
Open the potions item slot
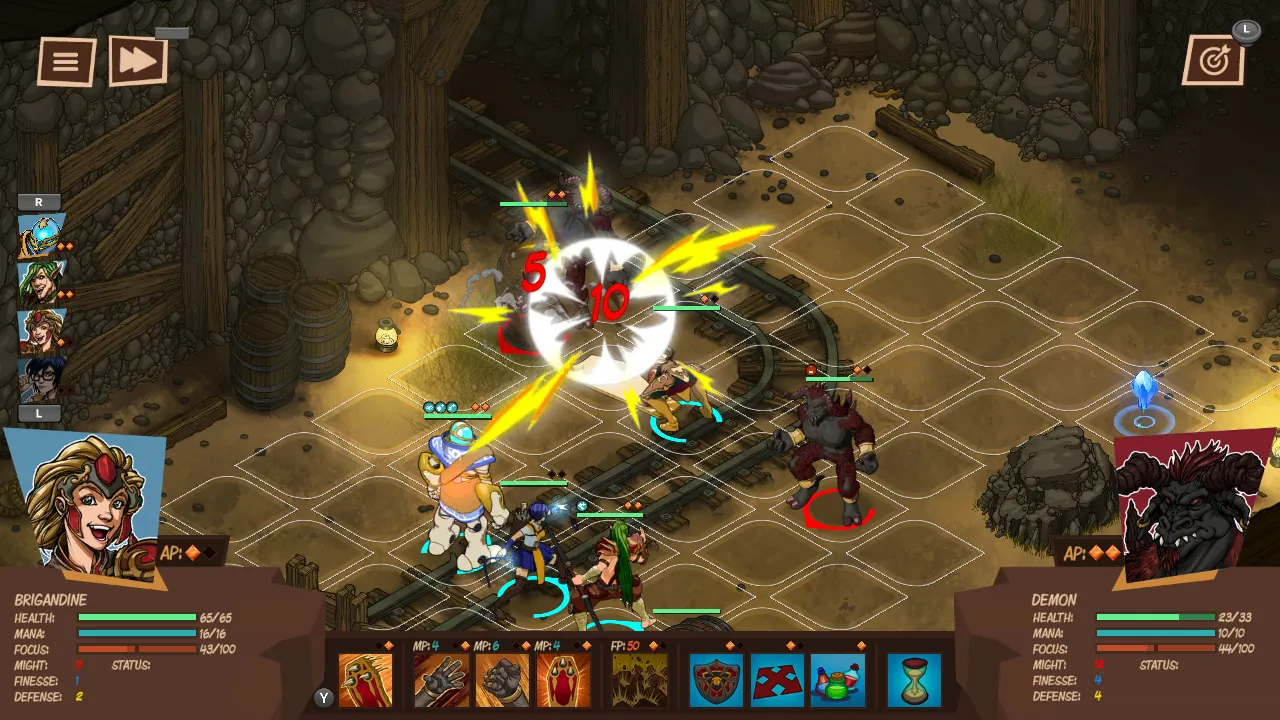coord(838,680)
